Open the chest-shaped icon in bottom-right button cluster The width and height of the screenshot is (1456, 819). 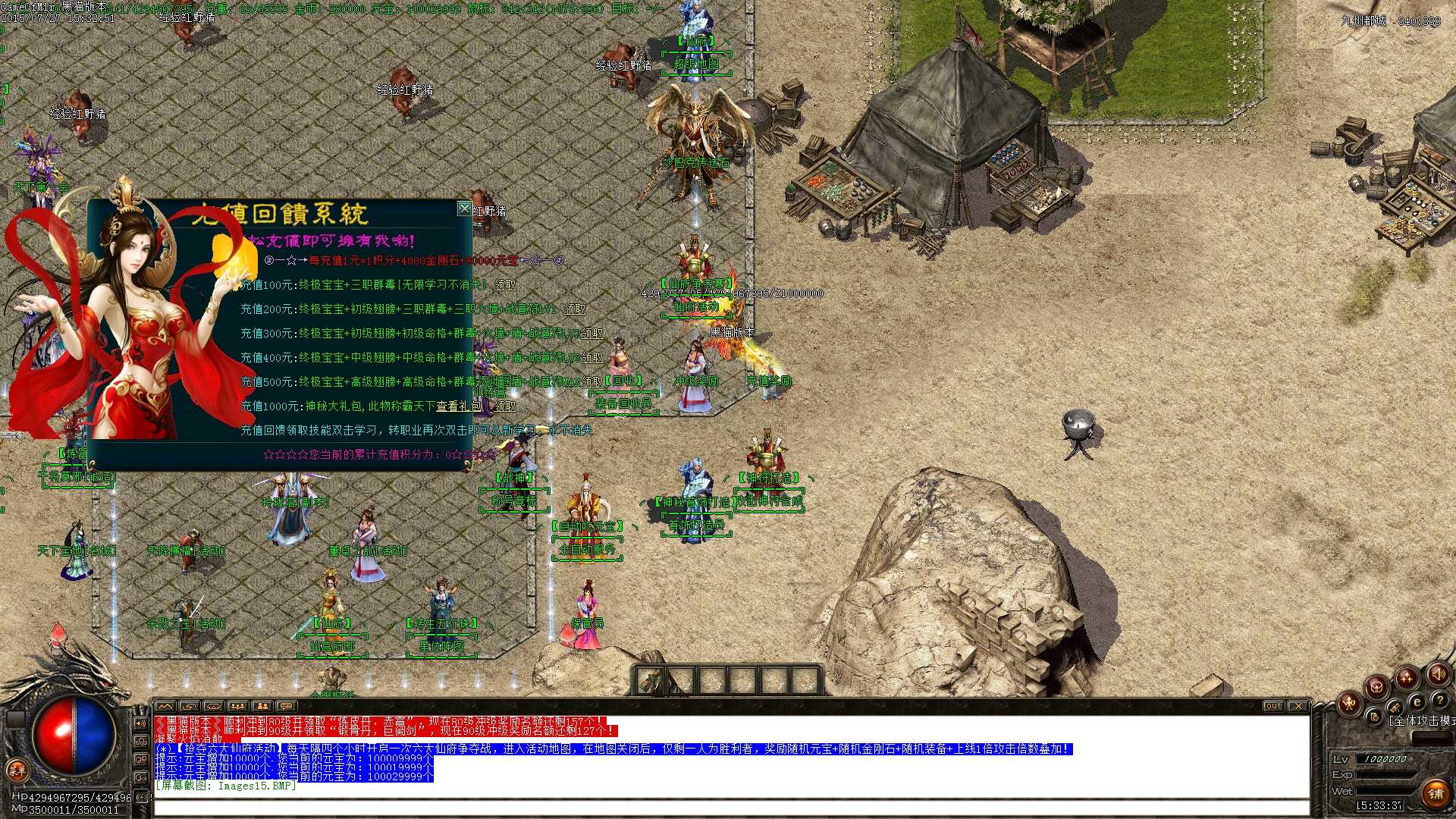(1376, 687)
